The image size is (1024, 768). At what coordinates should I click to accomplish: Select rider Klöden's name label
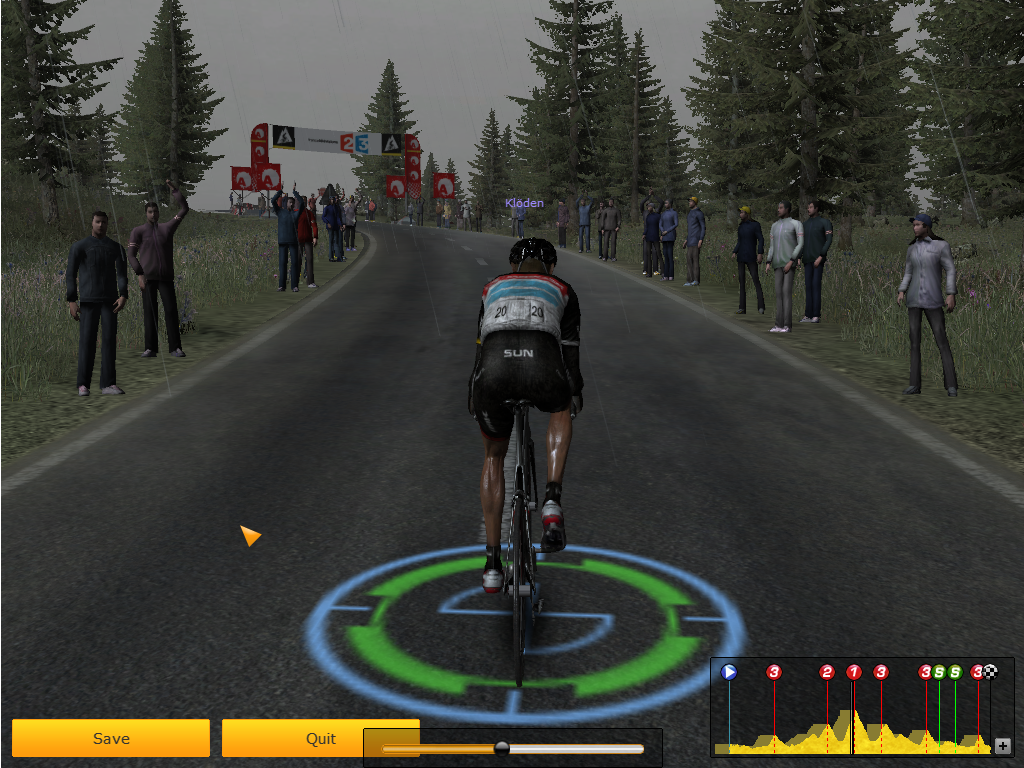524,203
